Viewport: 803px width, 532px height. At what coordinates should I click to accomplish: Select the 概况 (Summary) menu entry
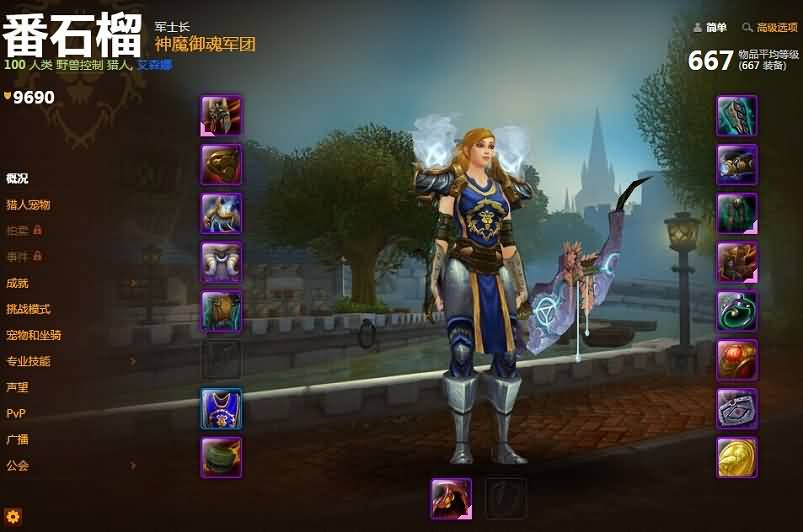17,178
